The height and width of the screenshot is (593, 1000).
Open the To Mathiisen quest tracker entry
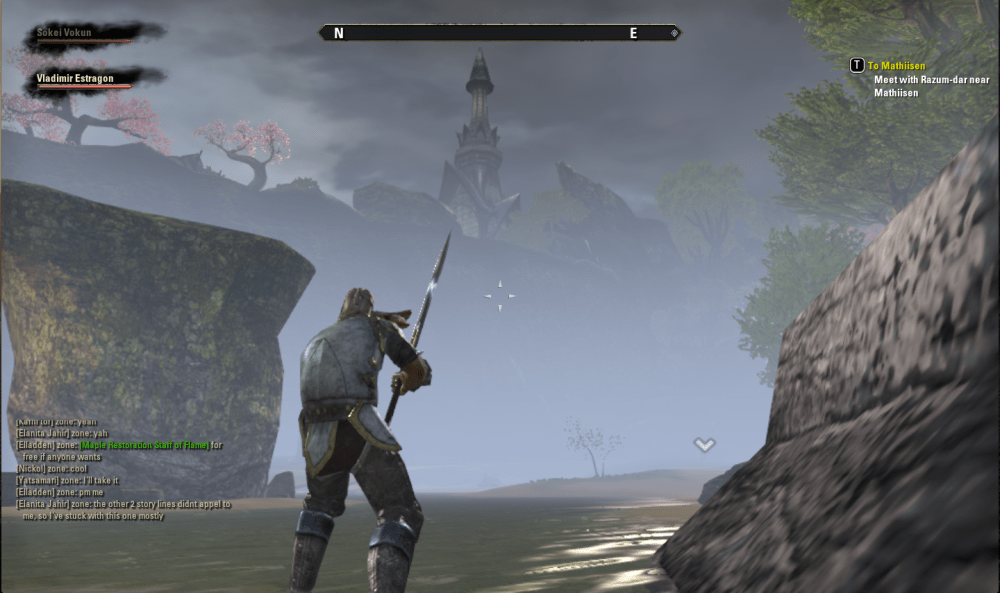point(896,66)
